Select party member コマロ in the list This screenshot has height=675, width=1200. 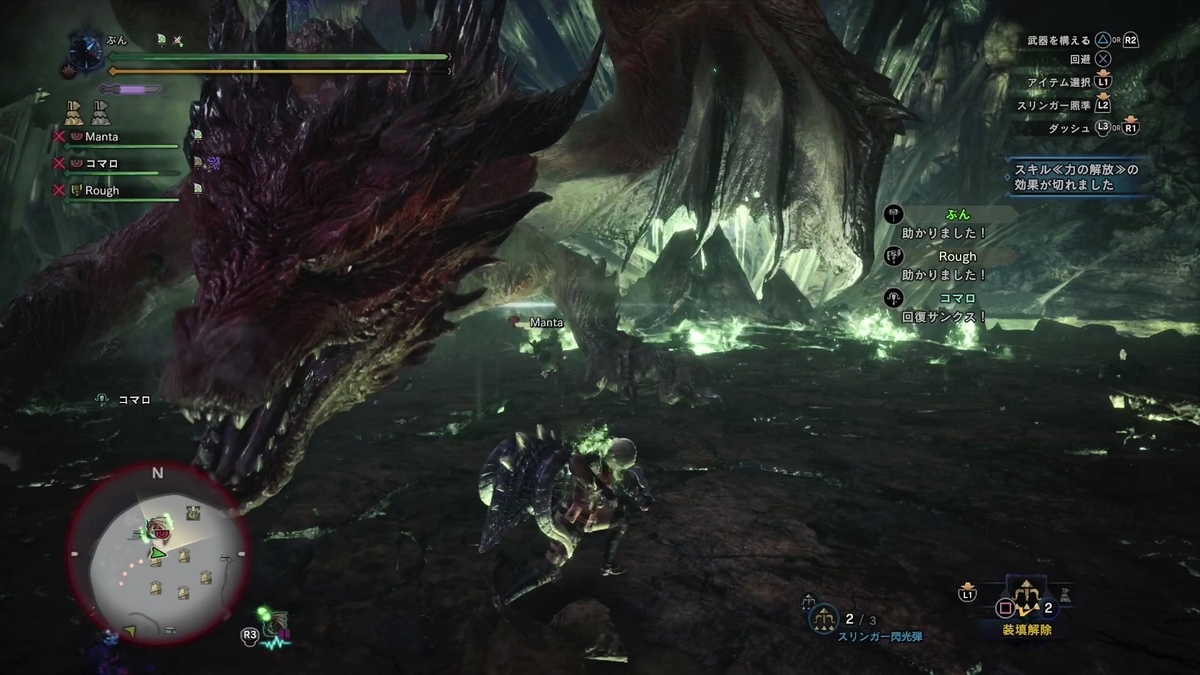pyautogui.click(x=102, y=163)
